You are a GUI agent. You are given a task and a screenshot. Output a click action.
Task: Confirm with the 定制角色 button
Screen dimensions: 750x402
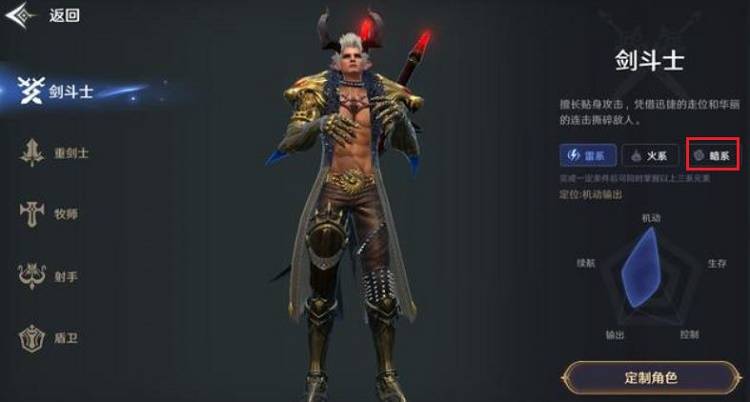(x=650, y=378)
